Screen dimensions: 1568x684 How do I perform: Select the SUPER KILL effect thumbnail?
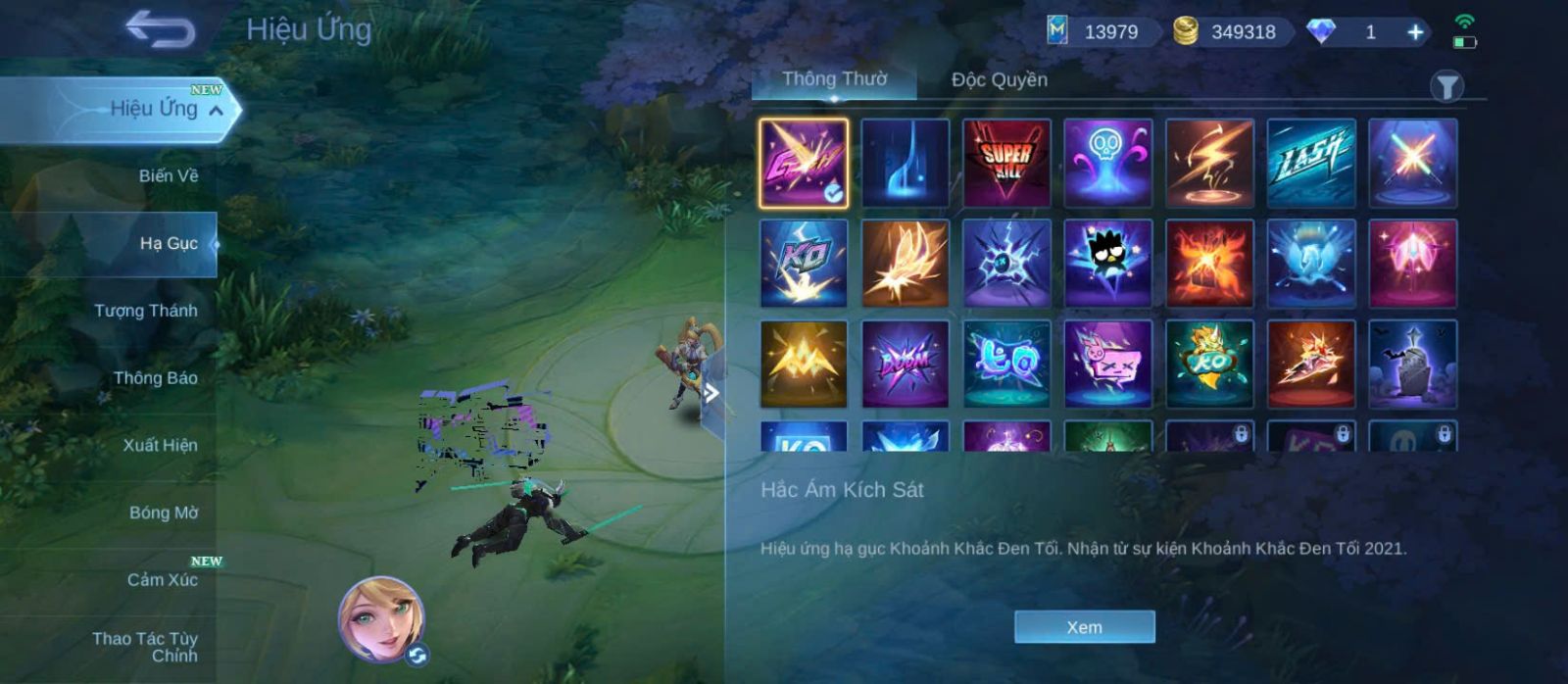(x=1006, y=163)
